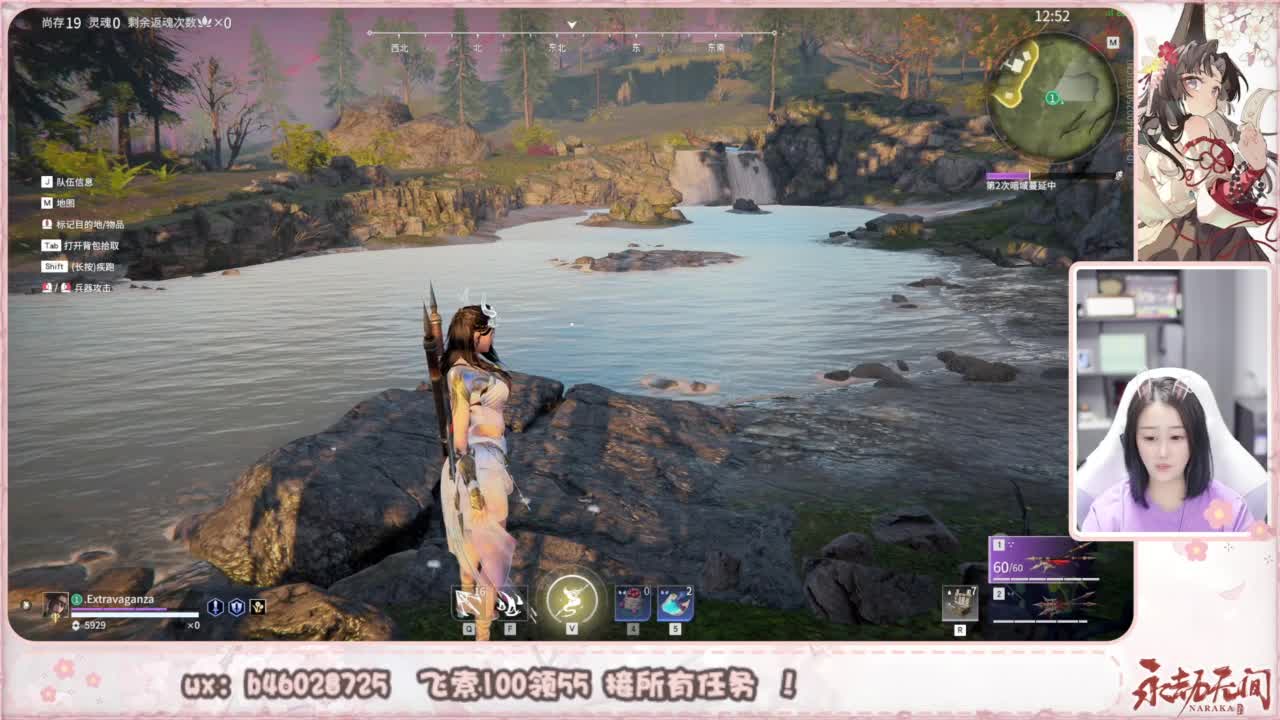The image size is (1280, 720).
Task: Open the full map via the M minimap button
Action: pos(1109,43)
